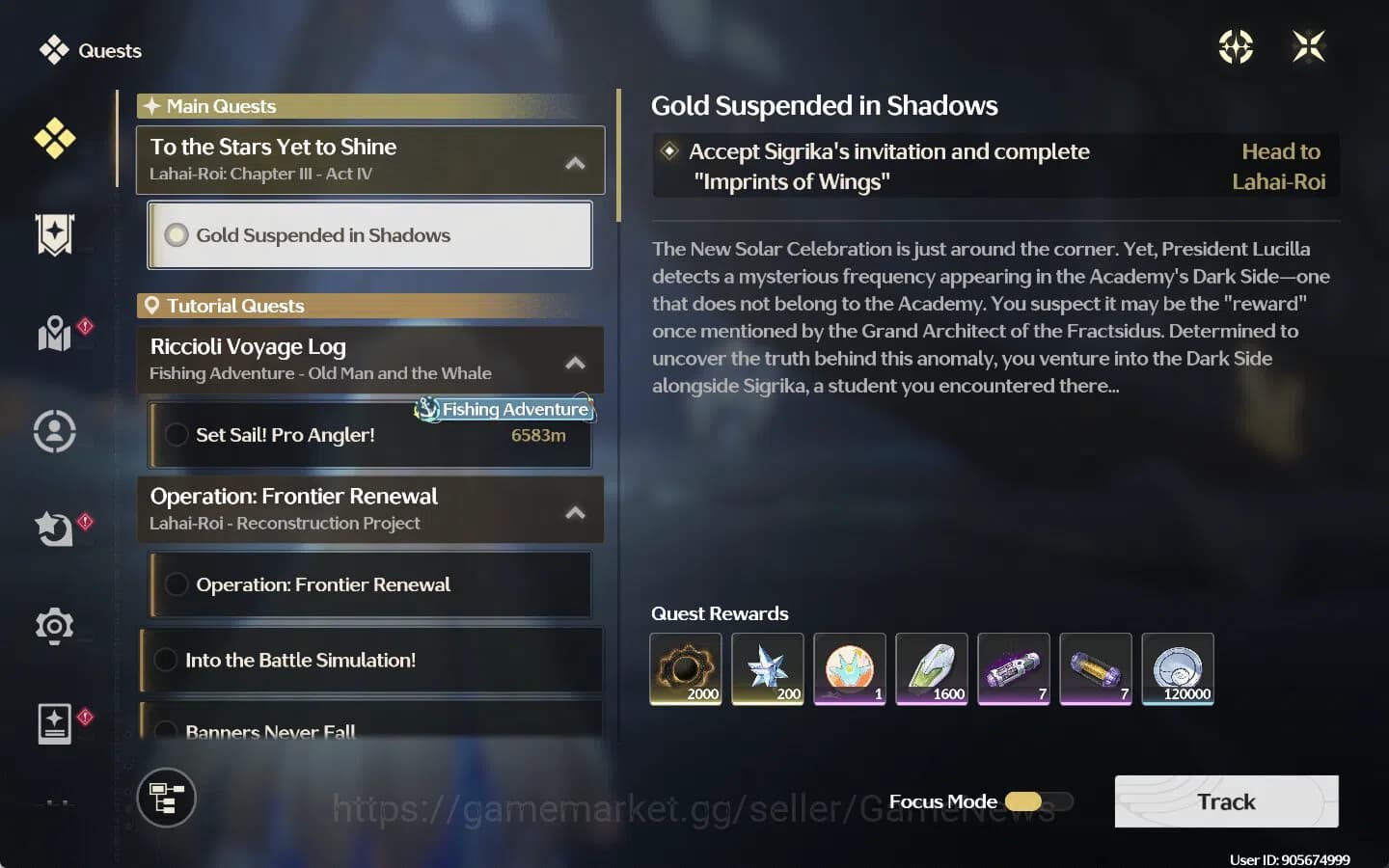
Task: Open the map pin quest category tab
Action: click(55, 334)
